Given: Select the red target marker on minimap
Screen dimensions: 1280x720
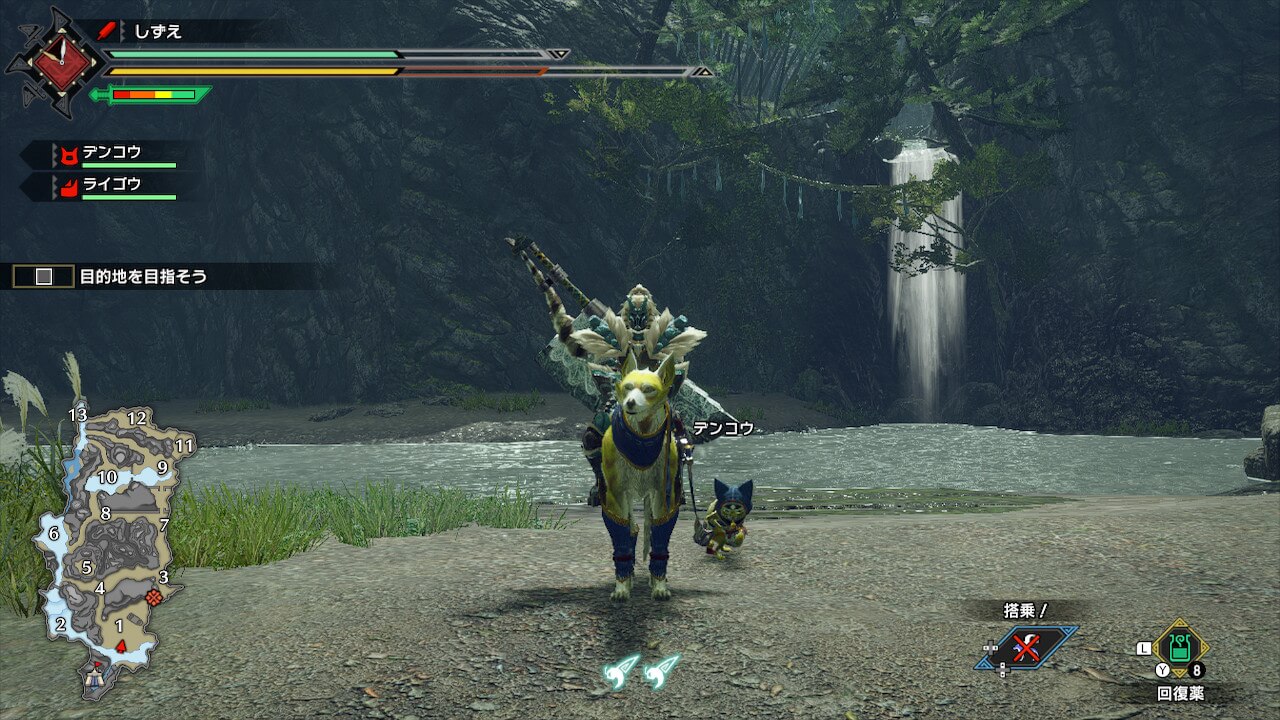Looking at the screenshot, I should [x=153, y=597].
